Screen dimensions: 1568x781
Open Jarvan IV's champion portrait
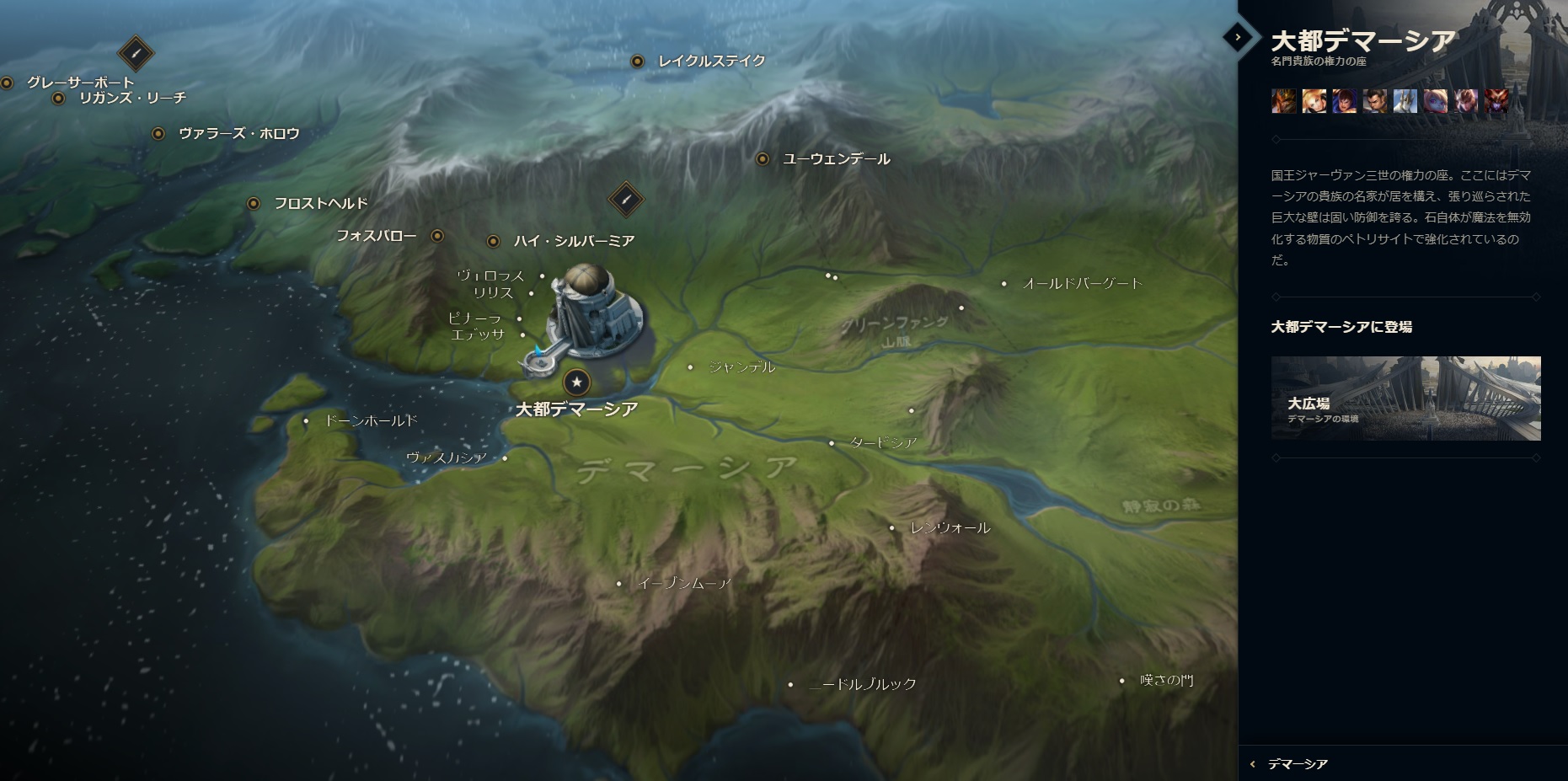pos(1284,101)
